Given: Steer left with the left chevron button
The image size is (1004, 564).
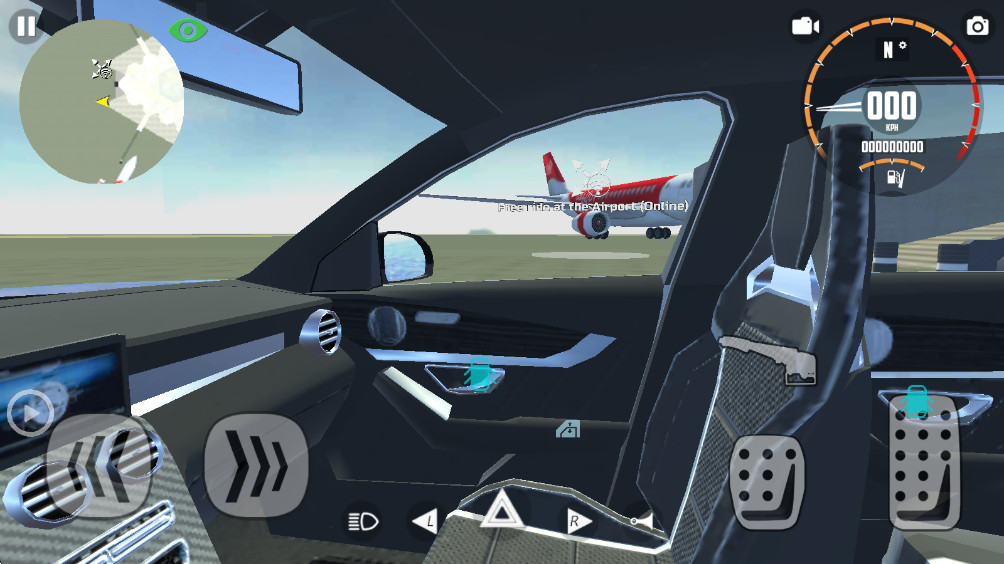Looking at the screenshot, I should point(100,463).
